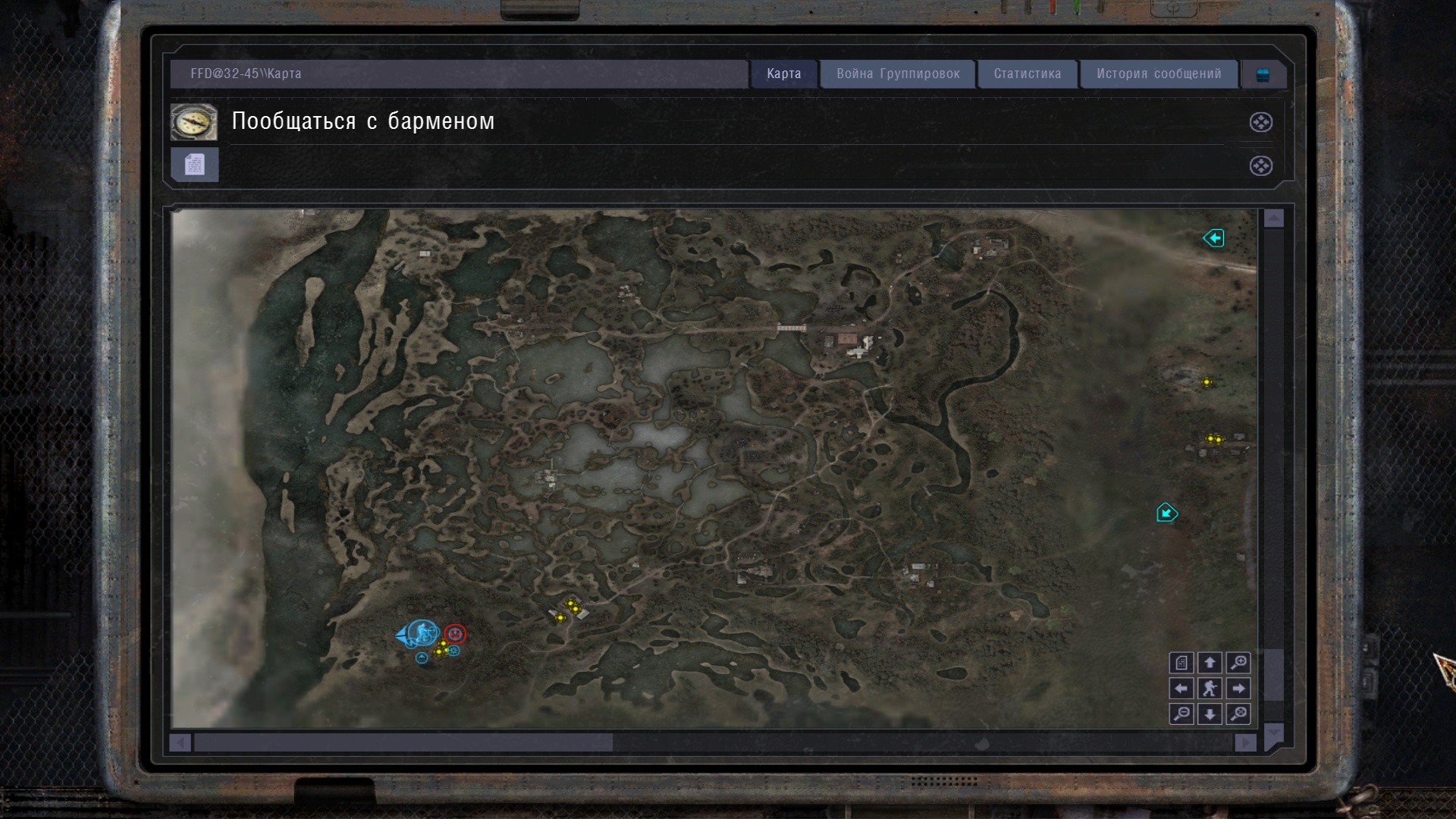
Task: Switch to the Война Группировок tab
Action: 897,74
